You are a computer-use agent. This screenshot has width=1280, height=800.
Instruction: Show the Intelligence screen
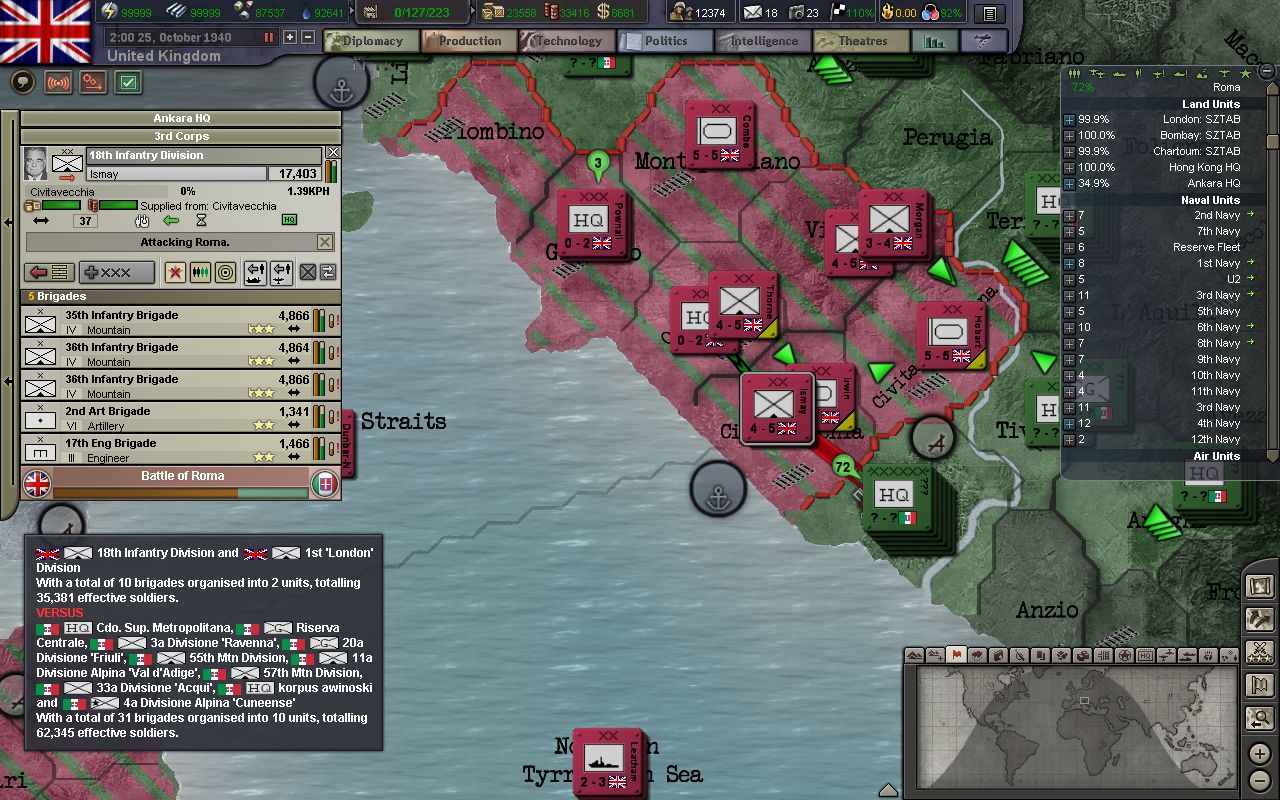click(763, 41)
